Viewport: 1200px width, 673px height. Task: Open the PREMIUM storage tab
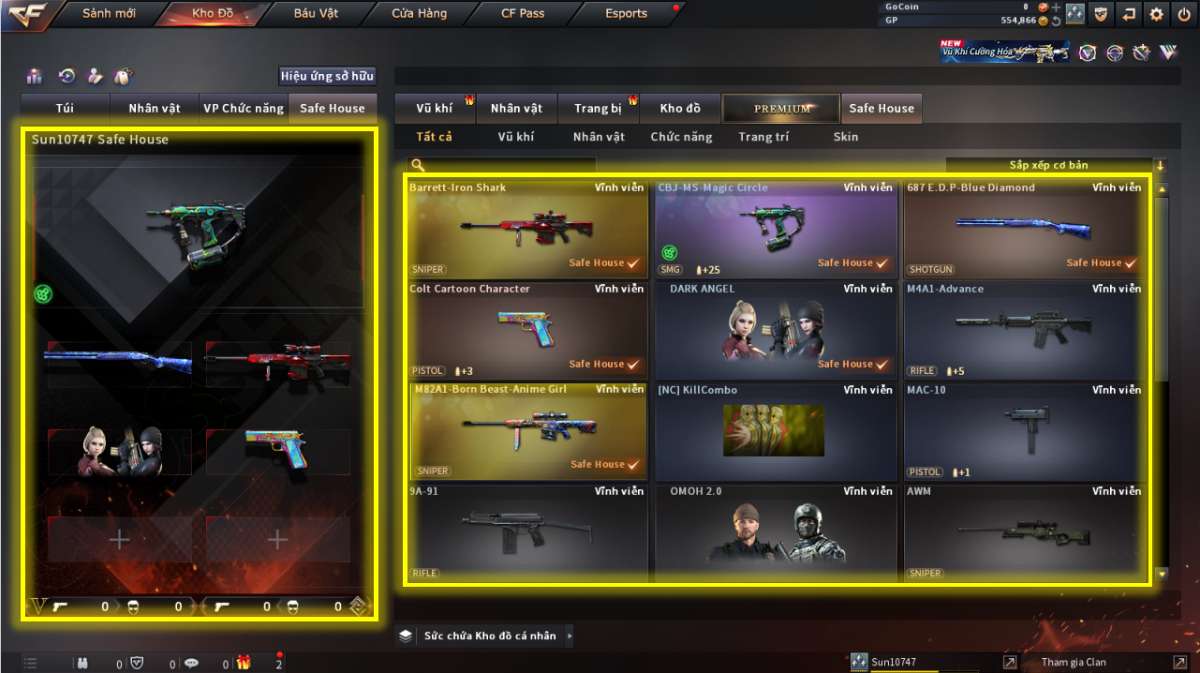point(782,108)
